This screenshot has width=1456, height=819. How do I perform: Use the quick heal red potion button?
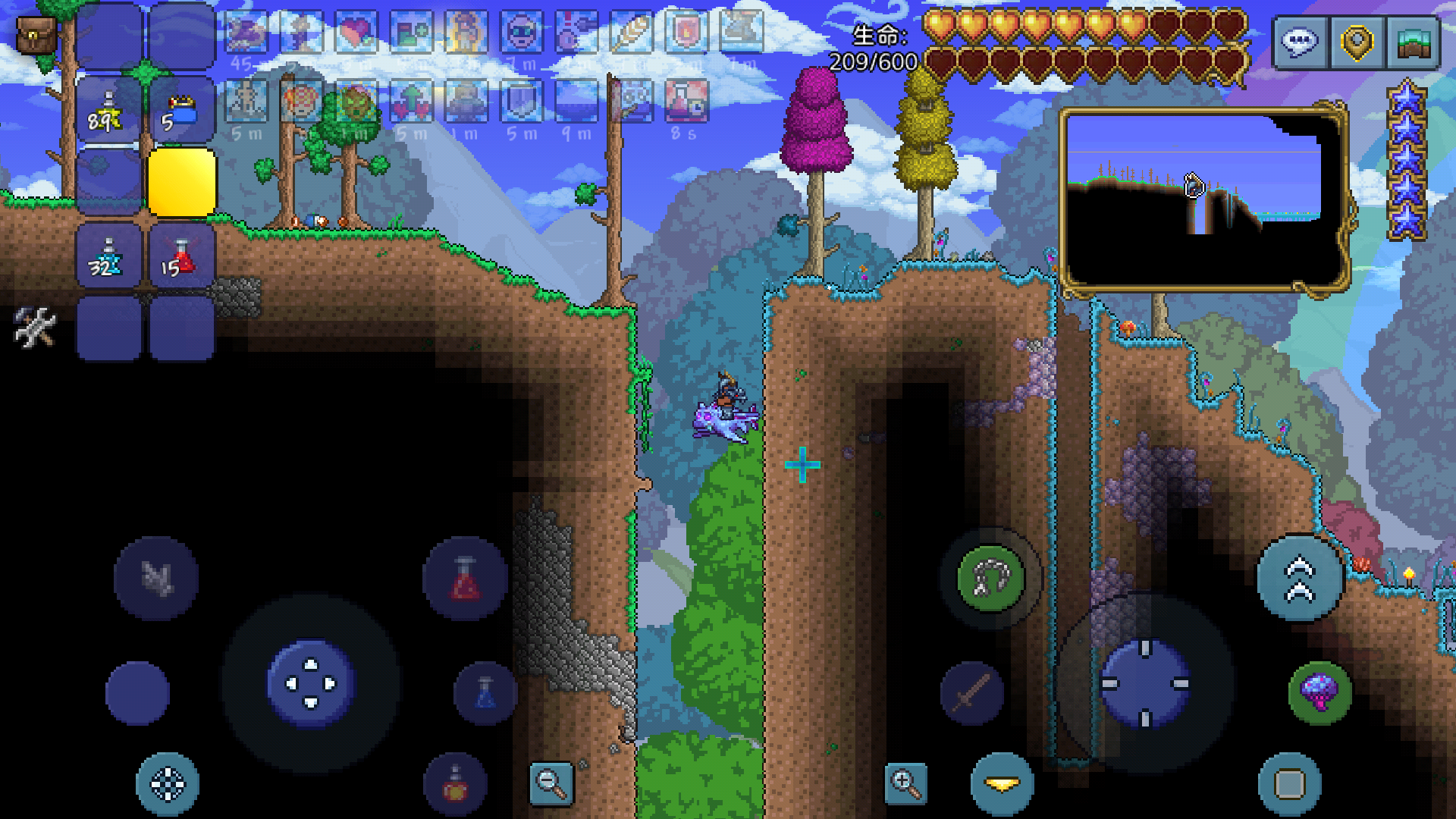point(465,579)
